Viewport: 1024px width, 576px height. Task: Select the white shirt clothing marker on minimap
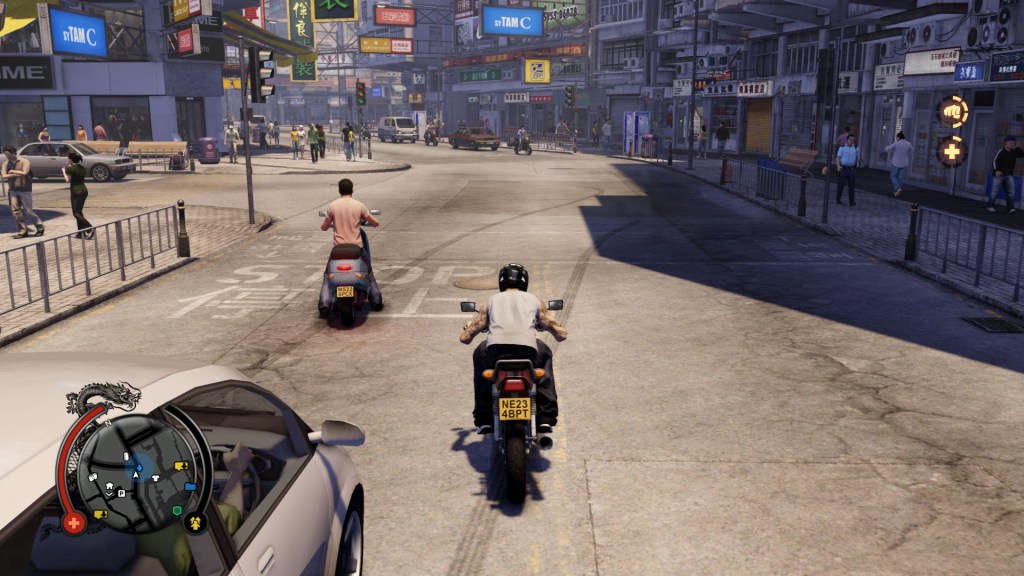(x=155, y=478)
